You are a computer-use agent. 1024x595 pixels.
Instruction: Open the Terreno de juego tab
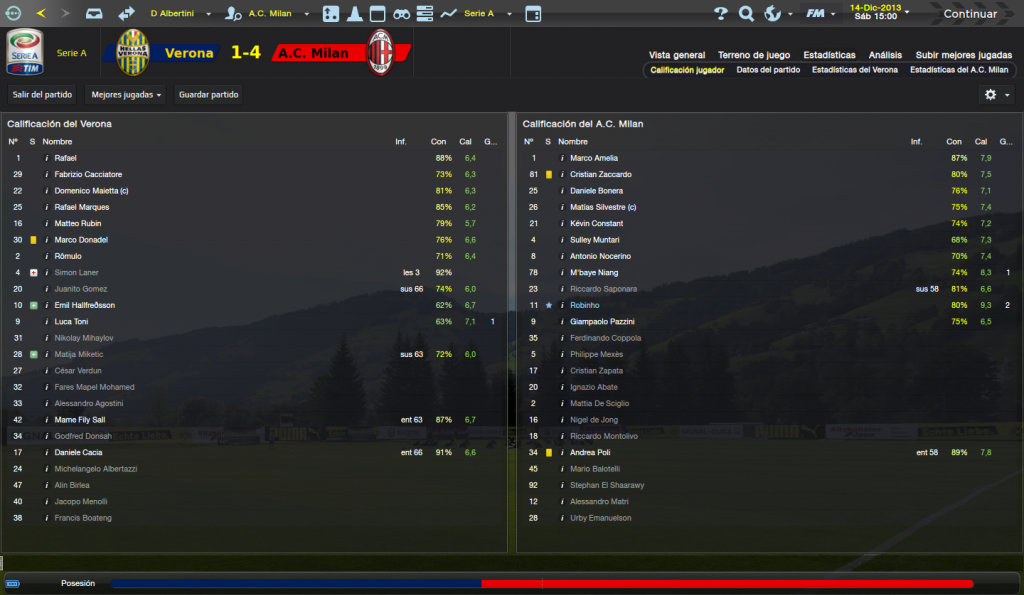point(754,55)
